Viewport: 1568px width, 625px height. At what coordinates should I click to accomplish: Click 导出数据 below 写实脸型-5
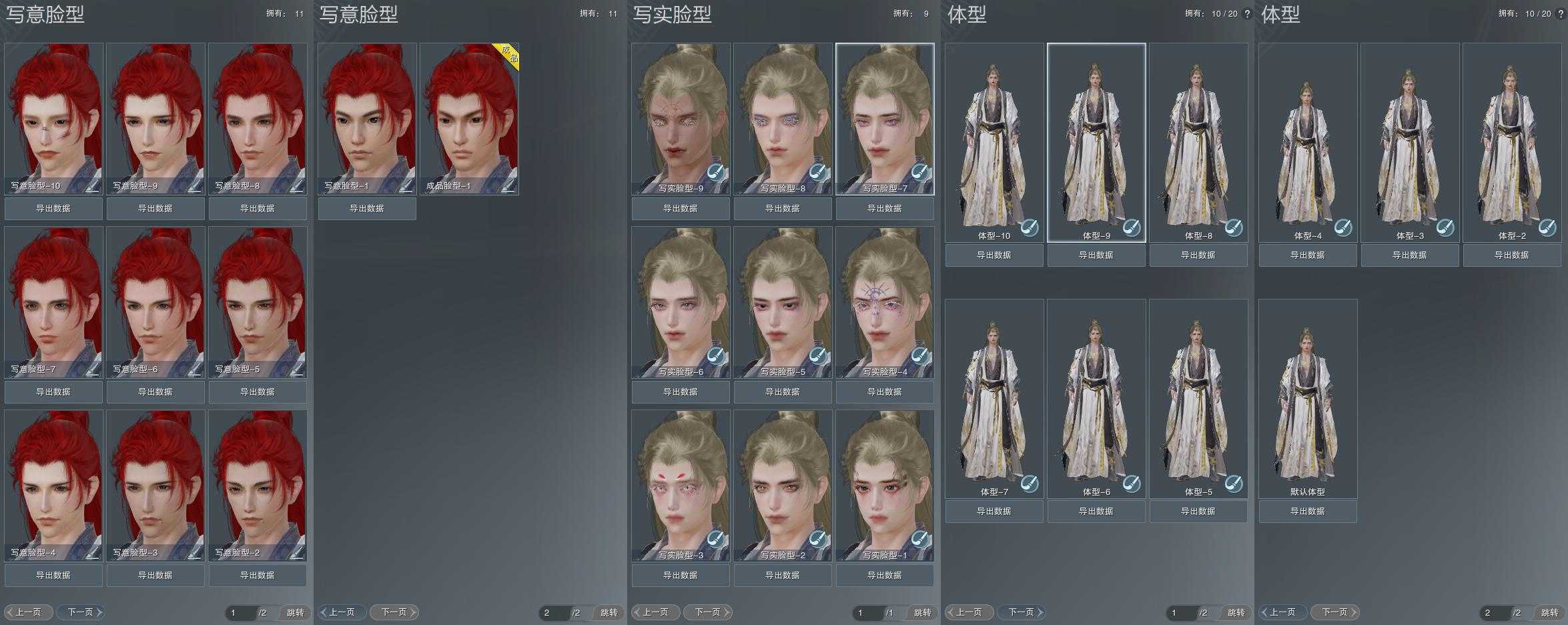coord(783,392)
